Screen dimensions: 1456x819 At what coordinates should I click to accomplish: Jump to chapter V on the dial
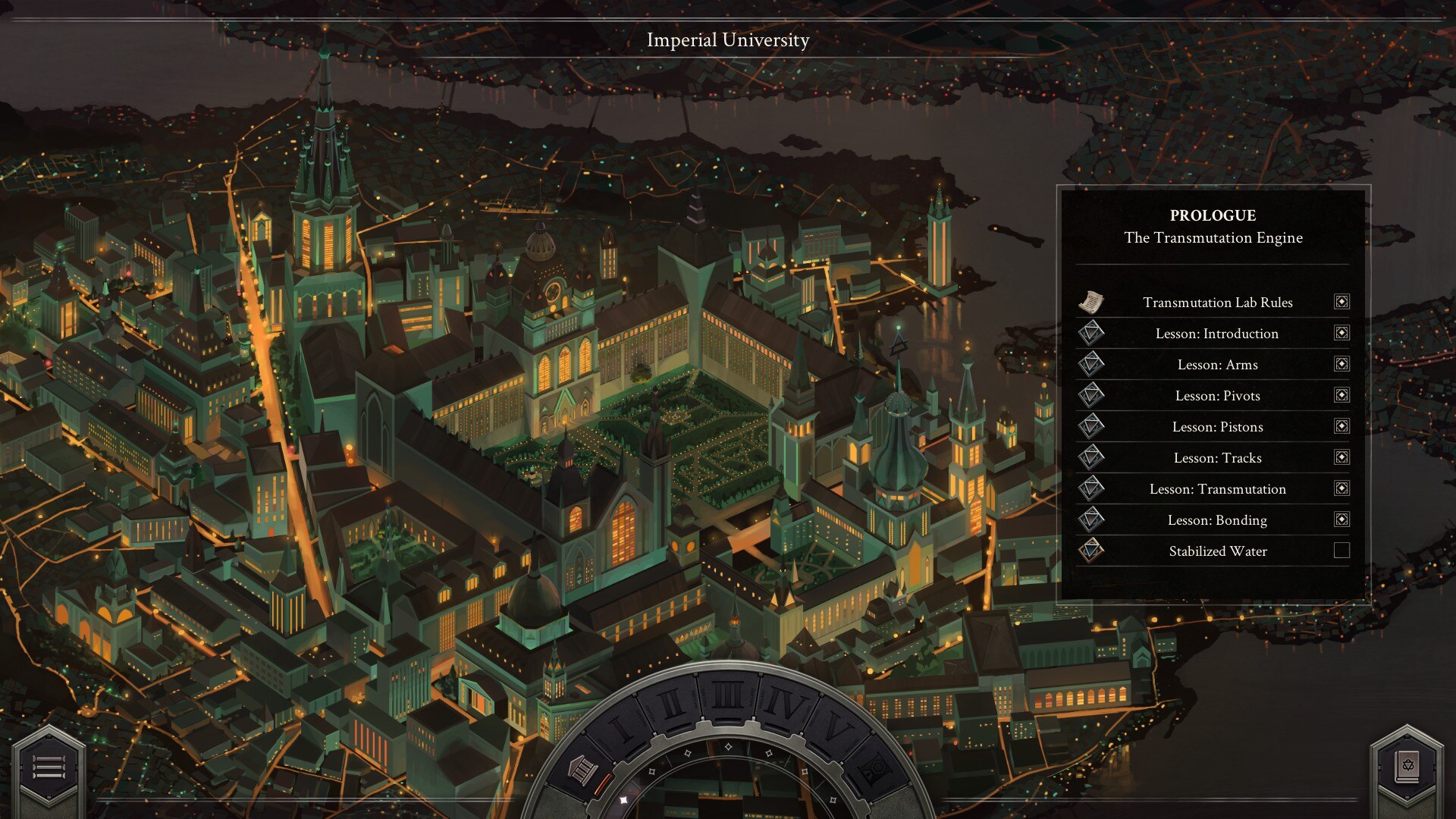coord(835,730)
